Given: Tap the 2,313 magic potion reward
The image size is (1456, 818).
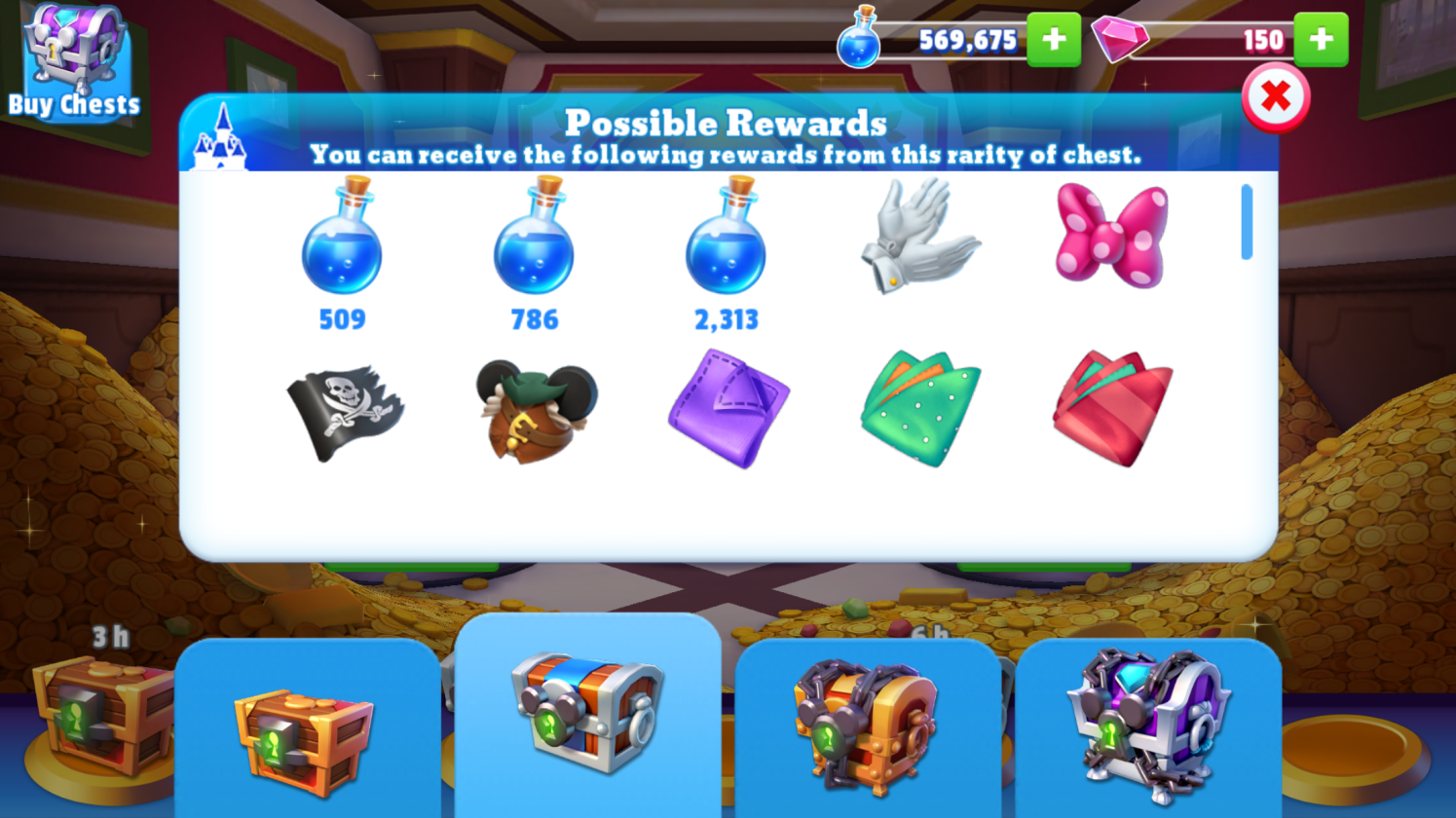Looking at the screenshot, I should [726, 239].
